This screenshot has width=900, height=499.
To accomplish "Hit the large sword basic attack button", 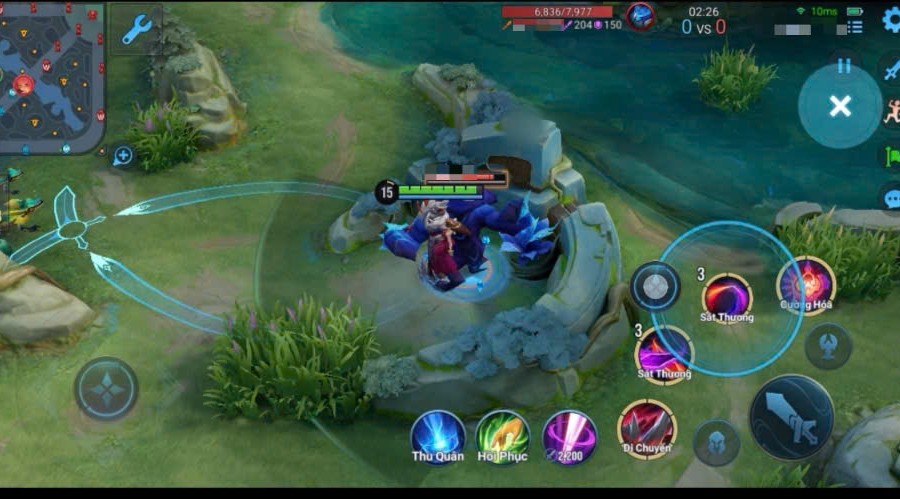I will click(791, 417).
